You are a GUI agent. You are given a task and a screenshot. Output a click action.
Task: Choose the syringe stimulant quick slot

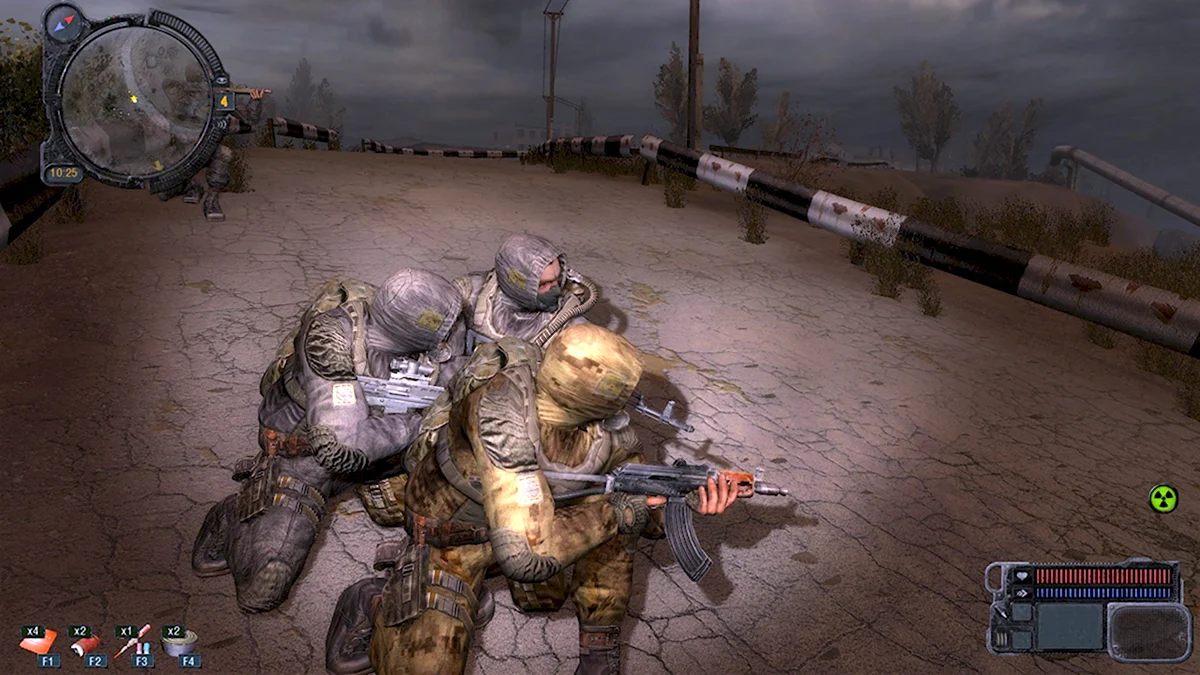pos(132,642)
